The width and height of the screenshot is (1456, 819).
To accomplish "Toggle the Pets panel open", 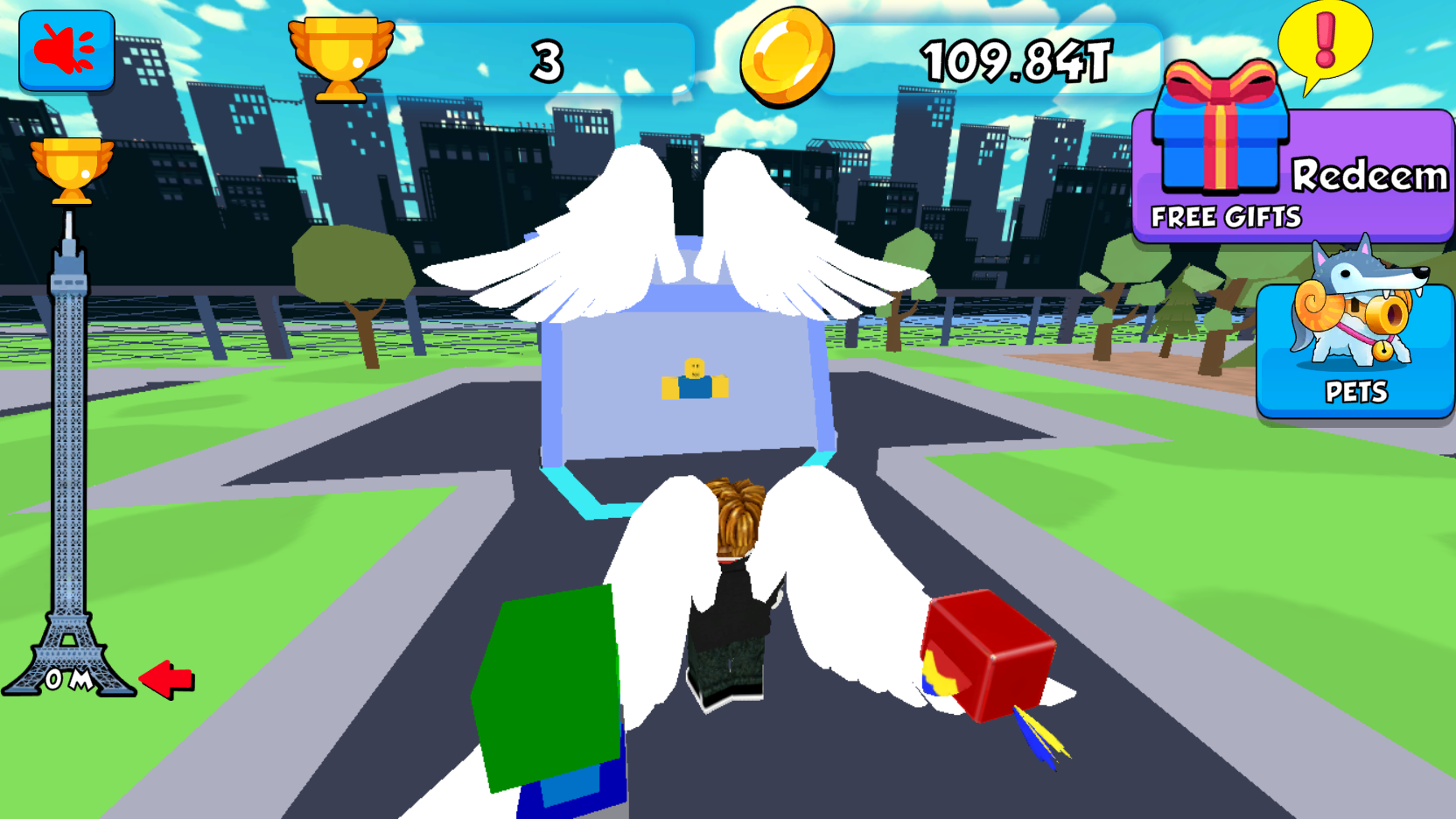I will (x=1355, y=350).
